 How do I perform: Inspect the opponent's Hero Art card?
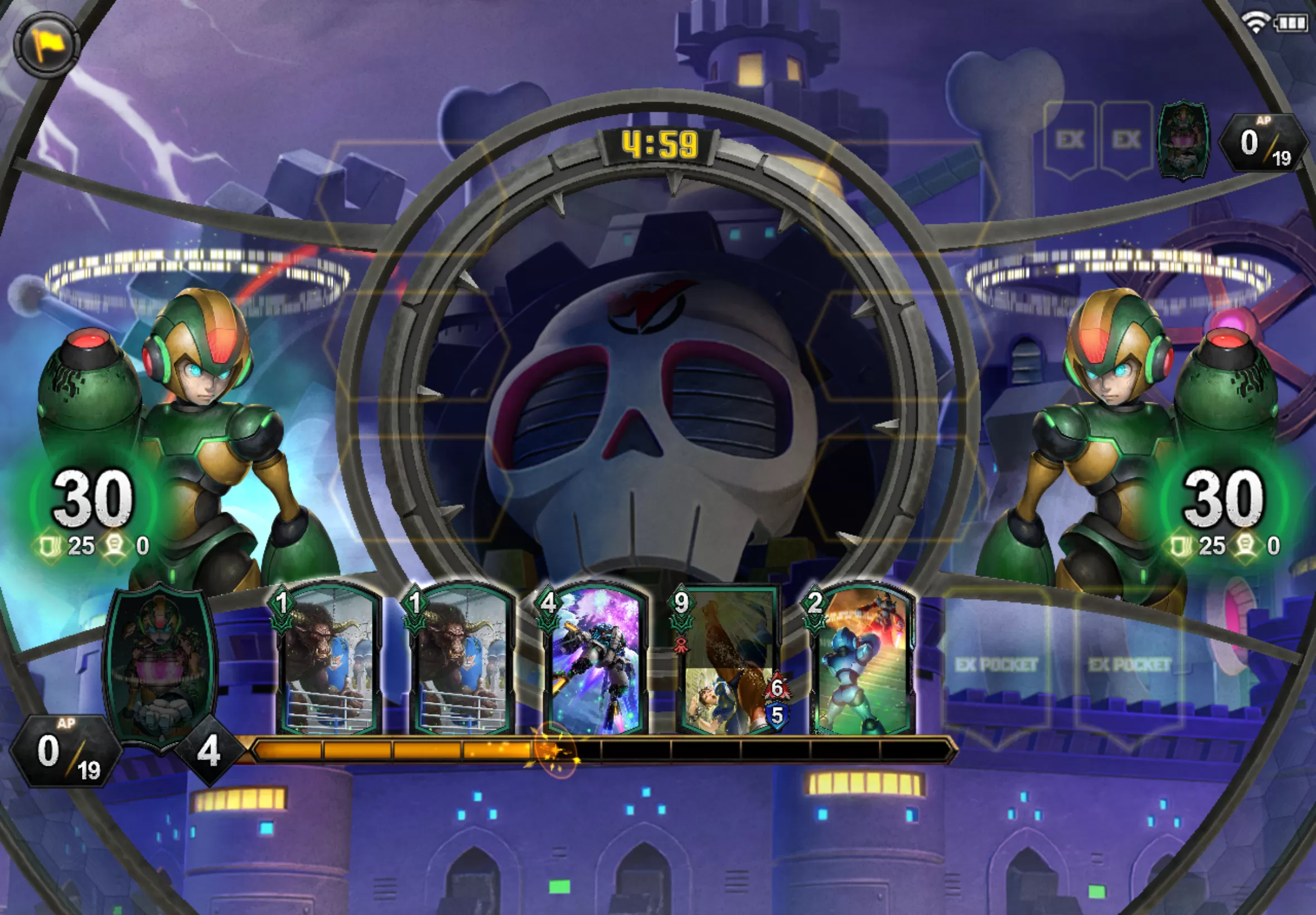coord(1183,140)
